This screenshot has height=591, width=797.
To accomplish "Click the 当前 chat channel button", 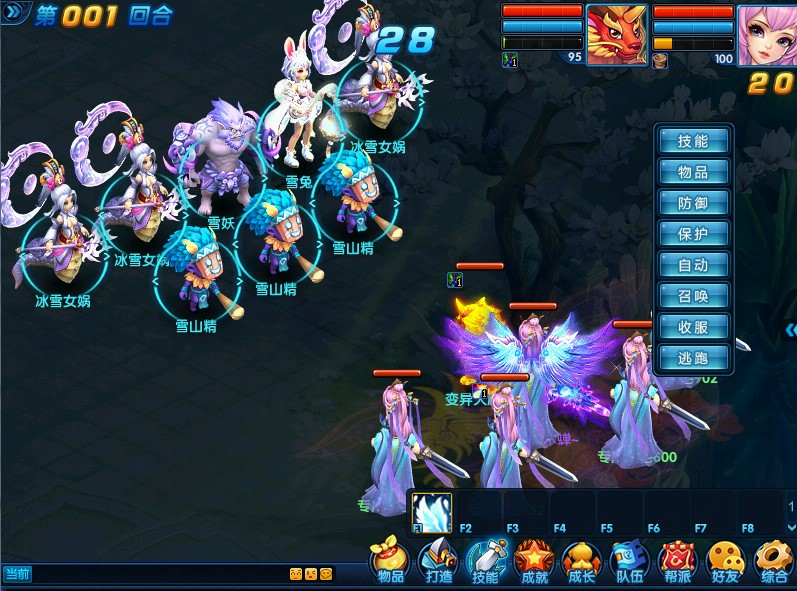I will (x=17, y=574).
